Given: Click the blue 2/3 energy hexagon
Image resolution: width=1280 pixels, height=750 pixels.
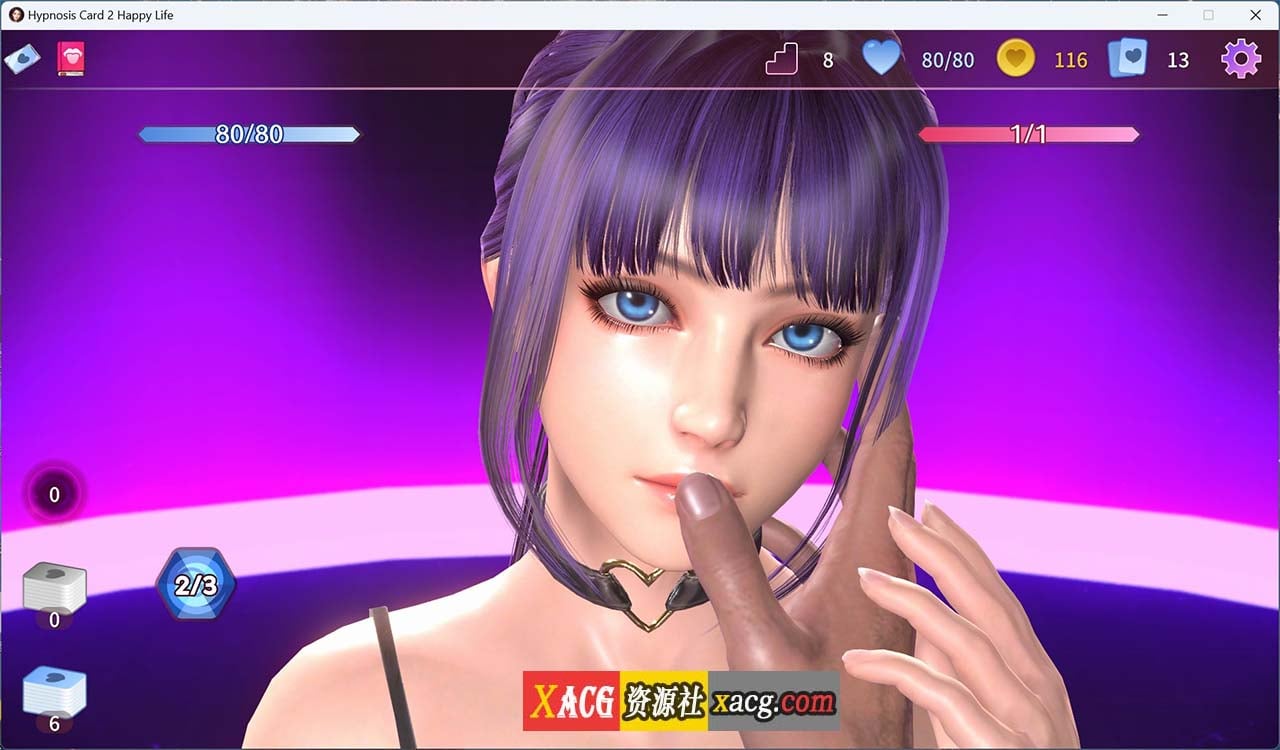Looking at the screenshot, I should 196,585.
